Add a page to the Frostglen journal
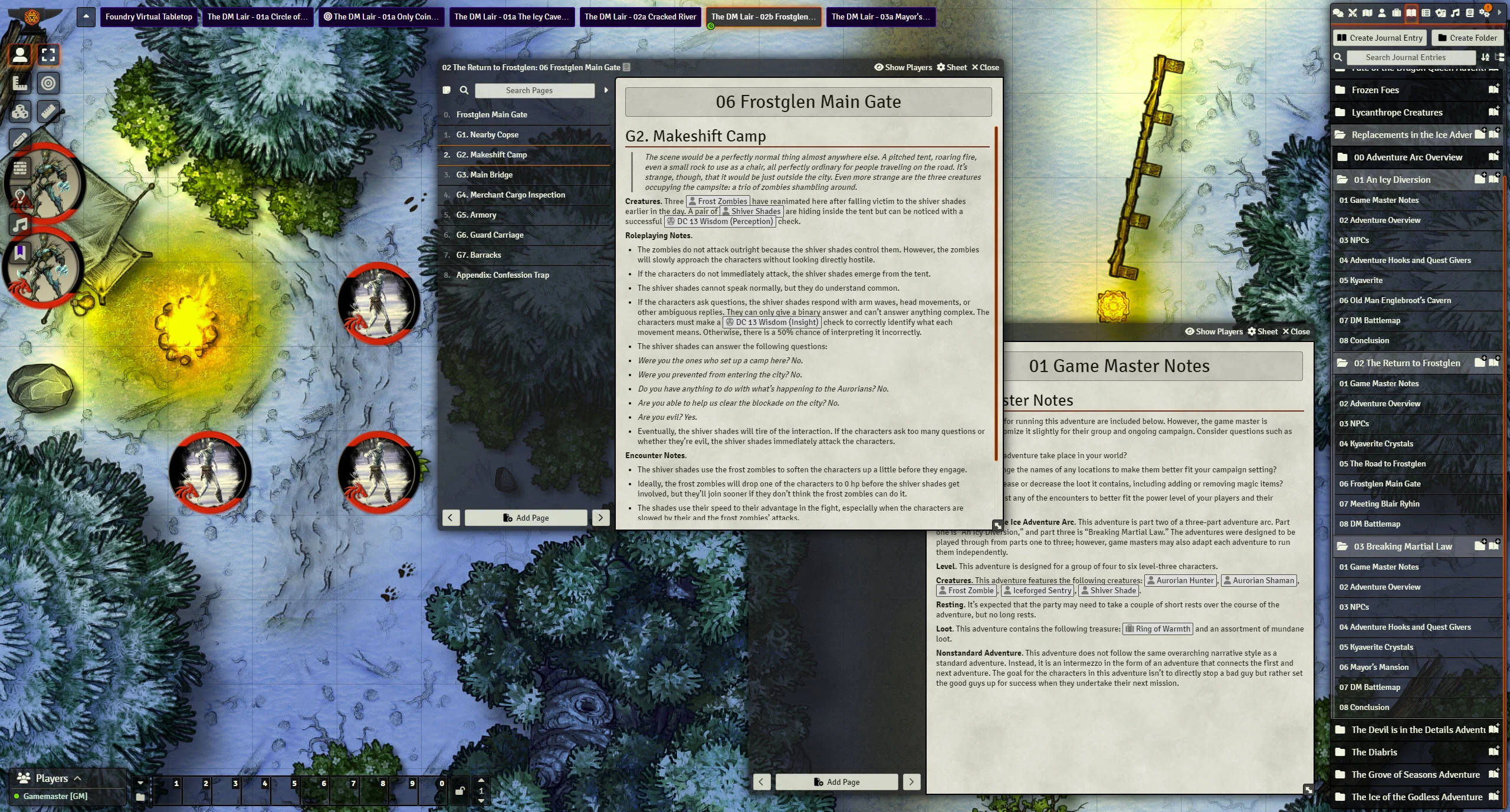 click(526, 518)
